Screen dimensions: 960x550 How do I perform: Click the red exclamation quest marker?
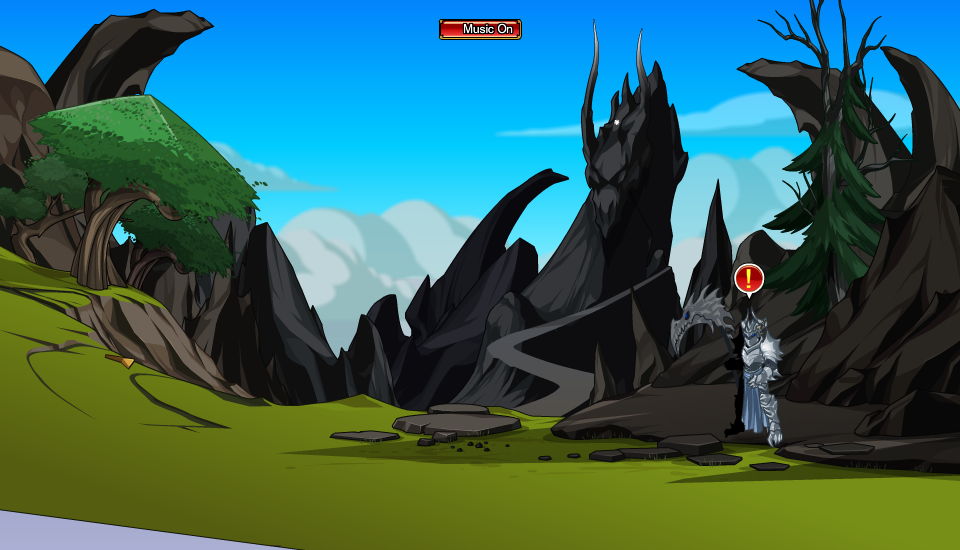pyautogui.click(x=749, y=278)
